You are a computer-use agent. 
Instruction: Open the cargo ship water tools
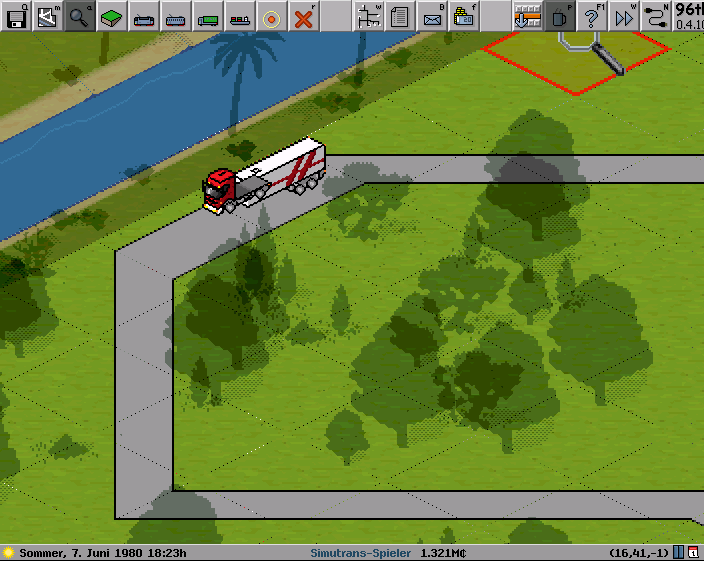click(x=240, y=16)
